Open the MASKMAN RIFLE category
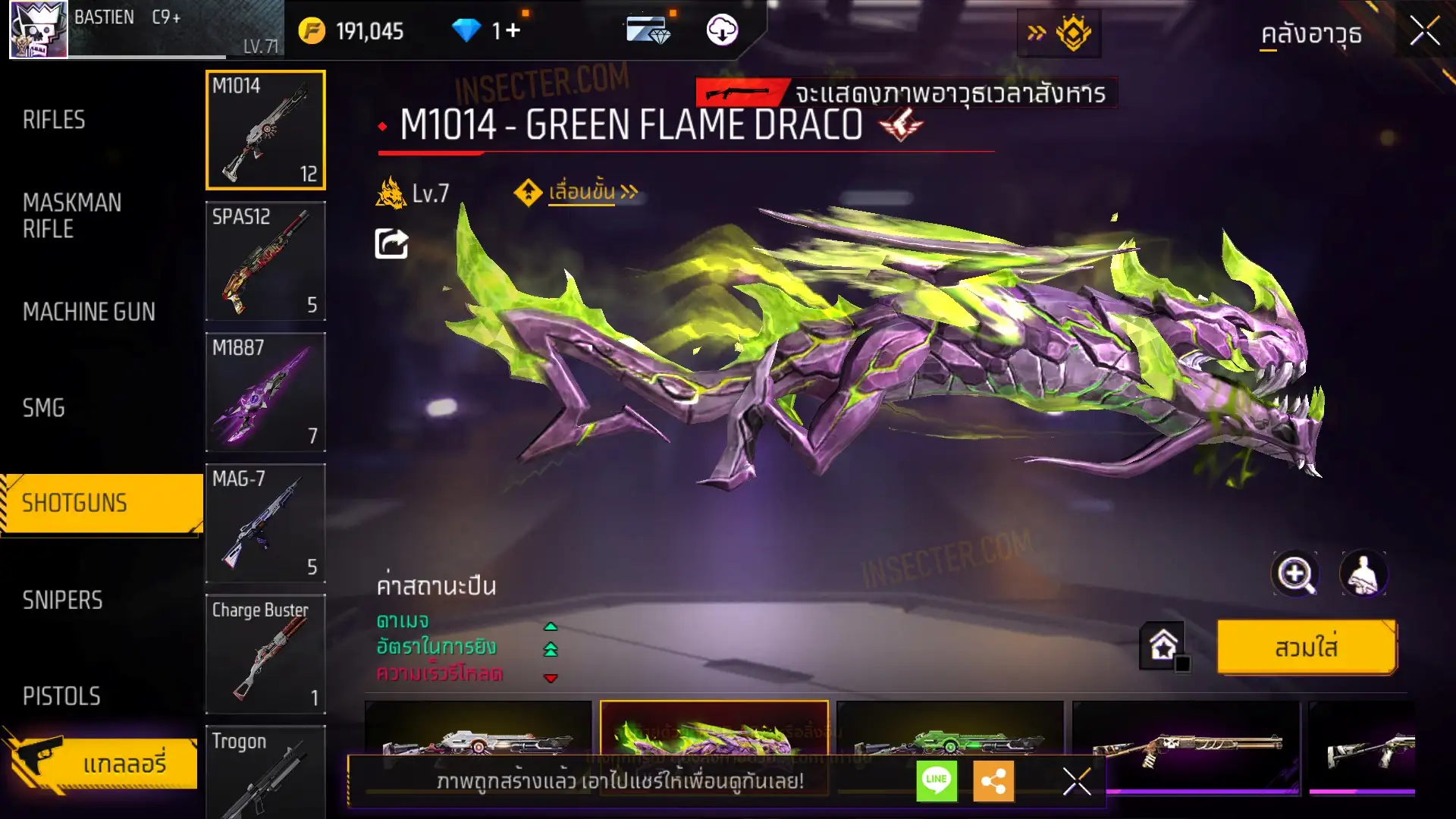1456x819 pixels. (72, 215)
